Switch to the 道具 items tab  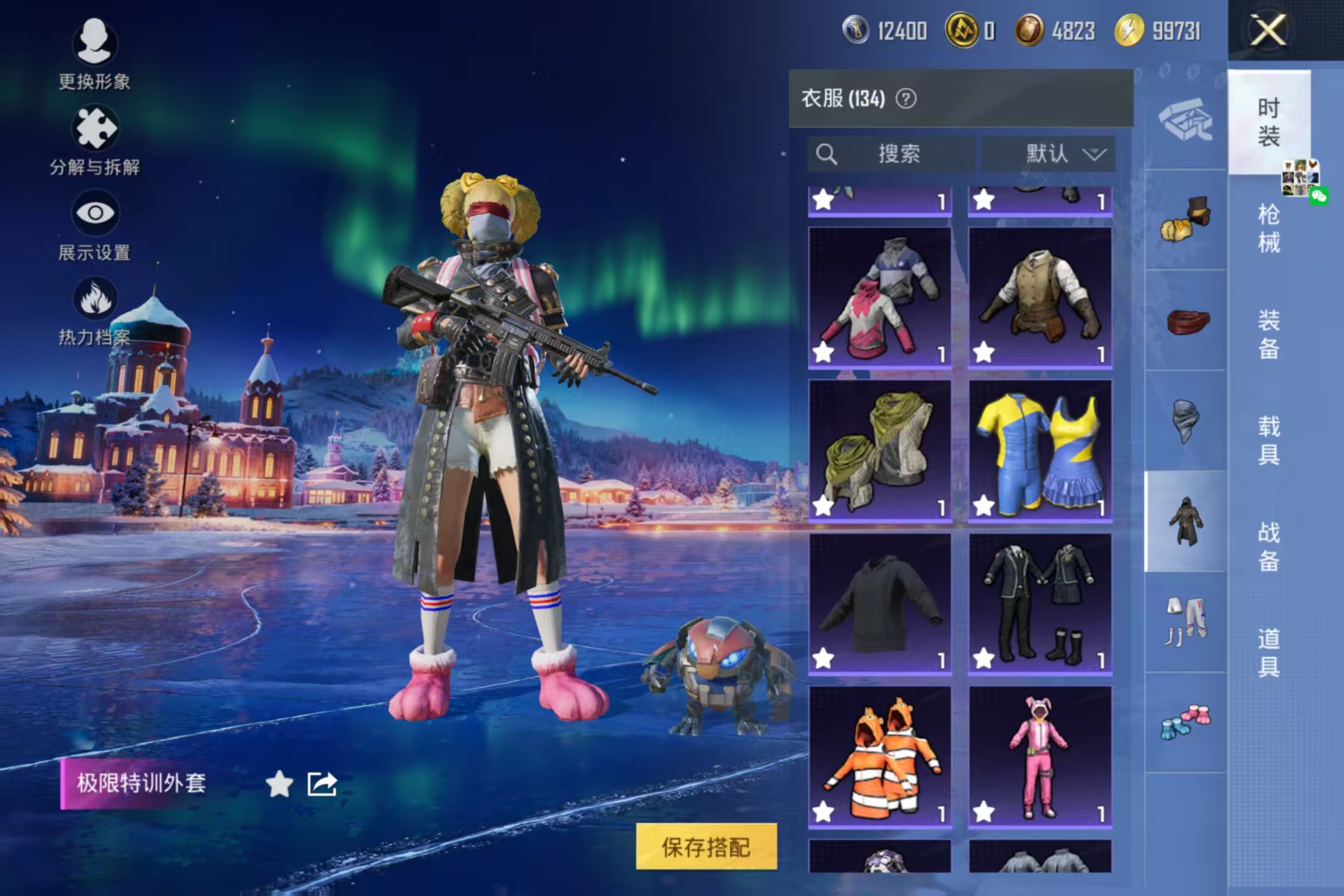(1269, 652)
